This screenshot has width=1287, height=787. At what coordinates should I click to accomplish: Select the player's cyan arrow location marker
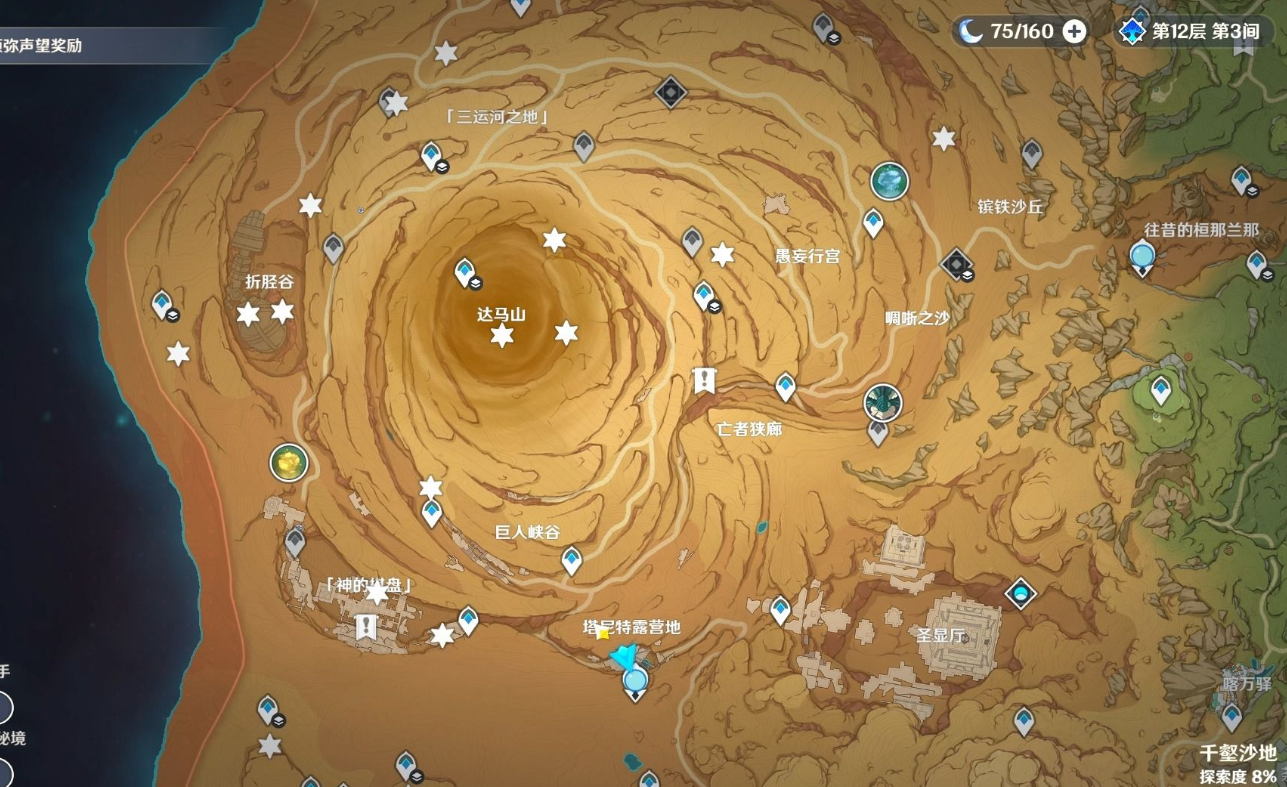tap(624, 657)
